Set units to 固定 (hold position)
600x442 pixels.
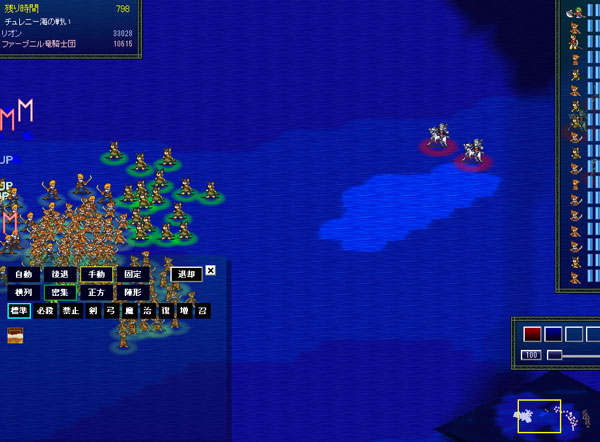tap(133, 274)
